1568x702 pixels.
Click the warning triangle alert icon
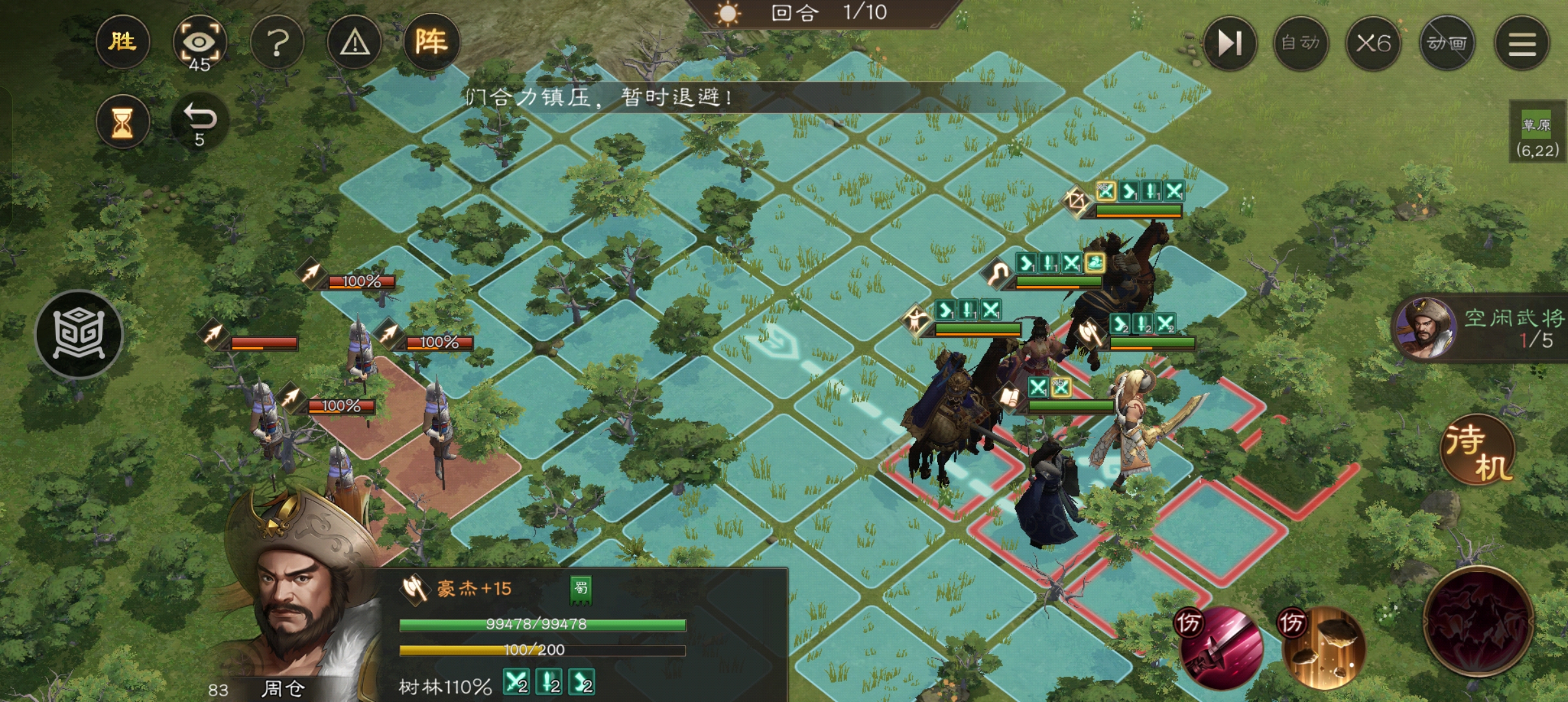pos(355,43)
